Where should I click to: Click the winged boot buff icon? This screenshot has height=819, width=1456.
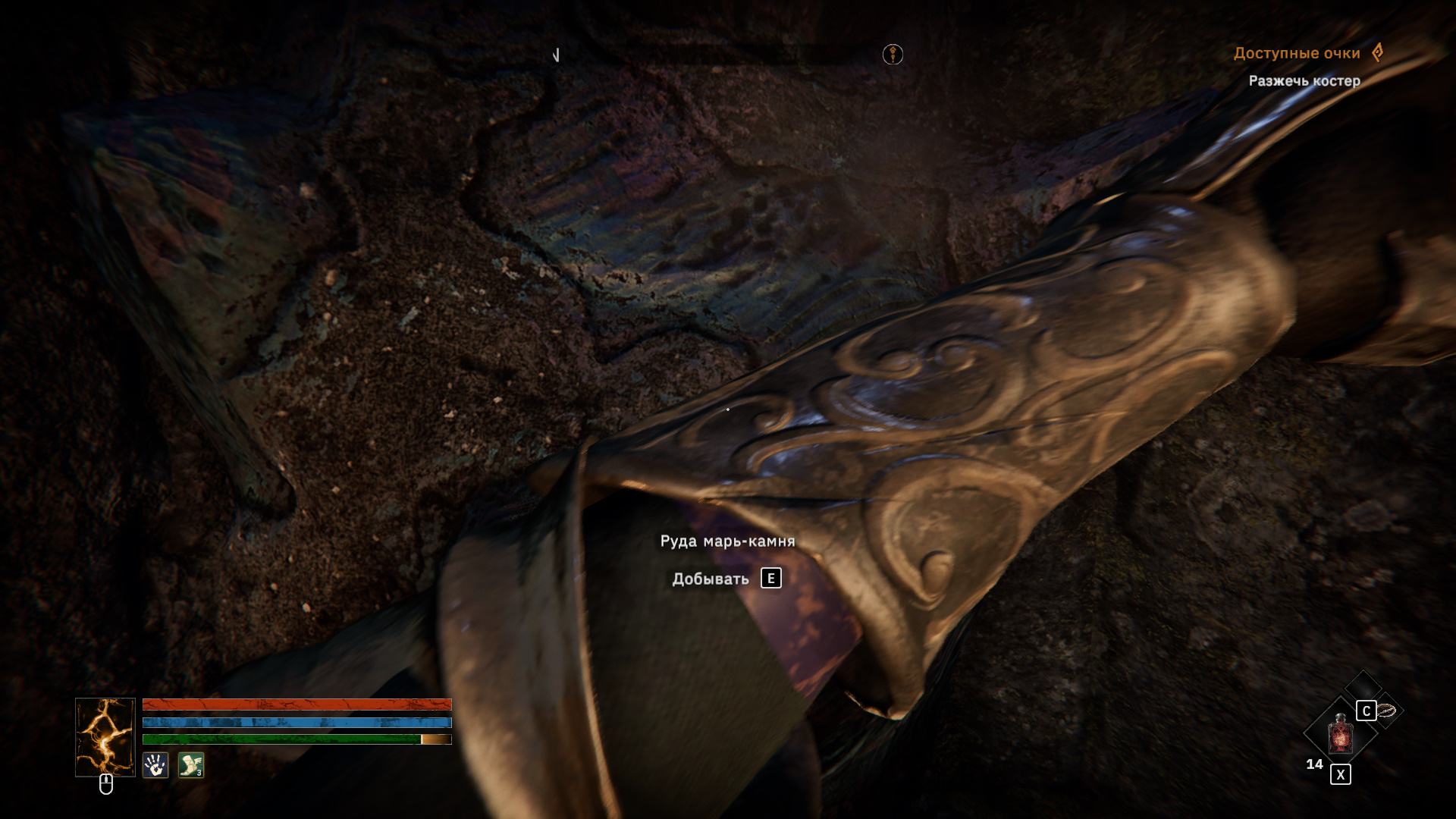pos(191,765)
